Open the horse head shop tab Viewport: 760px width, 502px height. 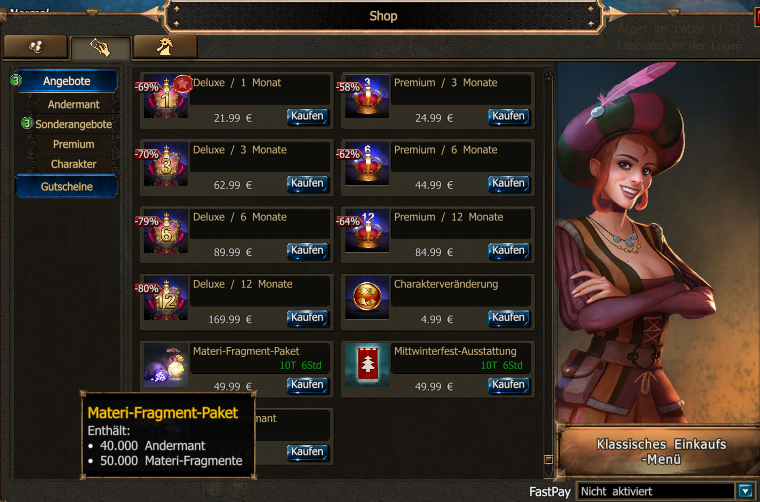pyautogui.click(x=165, y=47)
